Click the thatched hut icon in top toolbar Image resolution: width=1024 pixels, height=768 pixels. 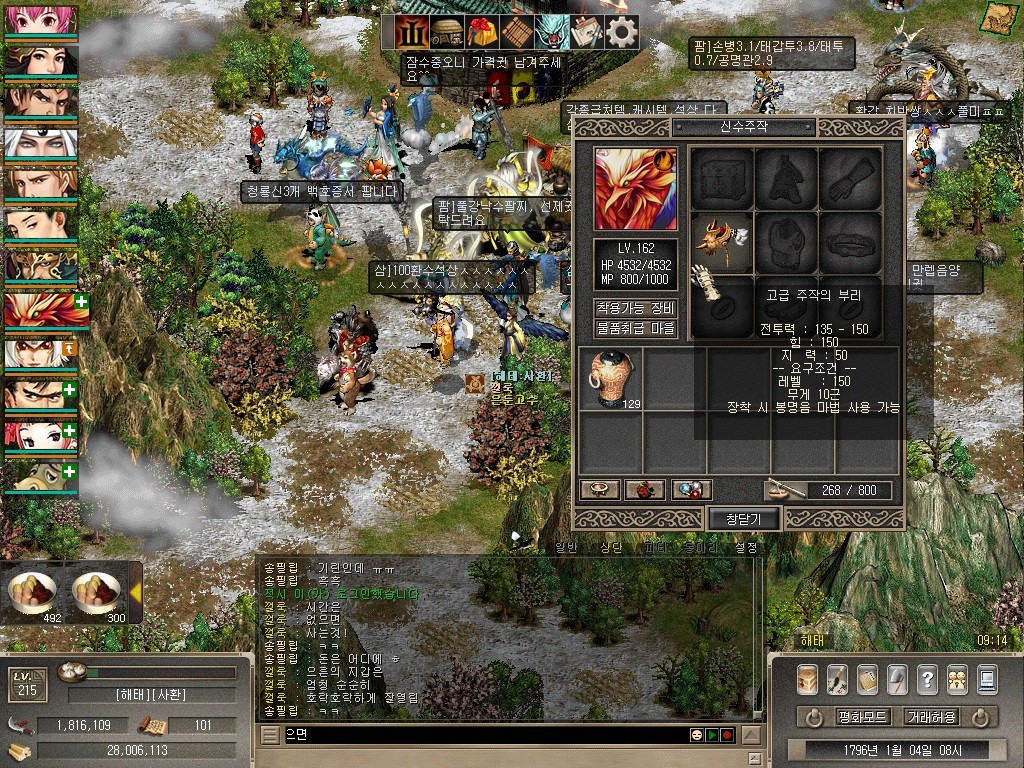(447, 32)
